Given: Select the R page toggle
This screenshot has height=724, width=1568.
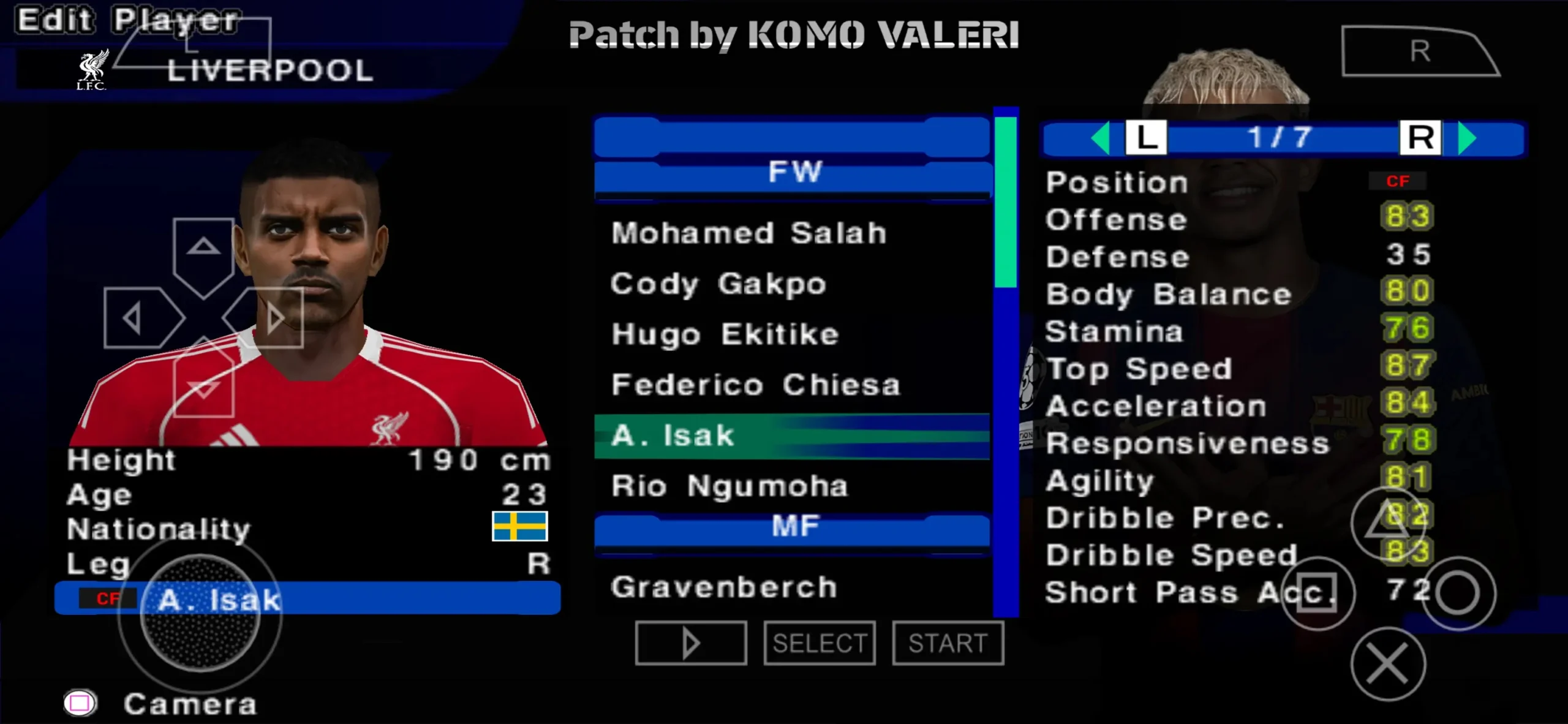Looking at the screenshot, I should pyautogui.click(x=1422, y=138).
